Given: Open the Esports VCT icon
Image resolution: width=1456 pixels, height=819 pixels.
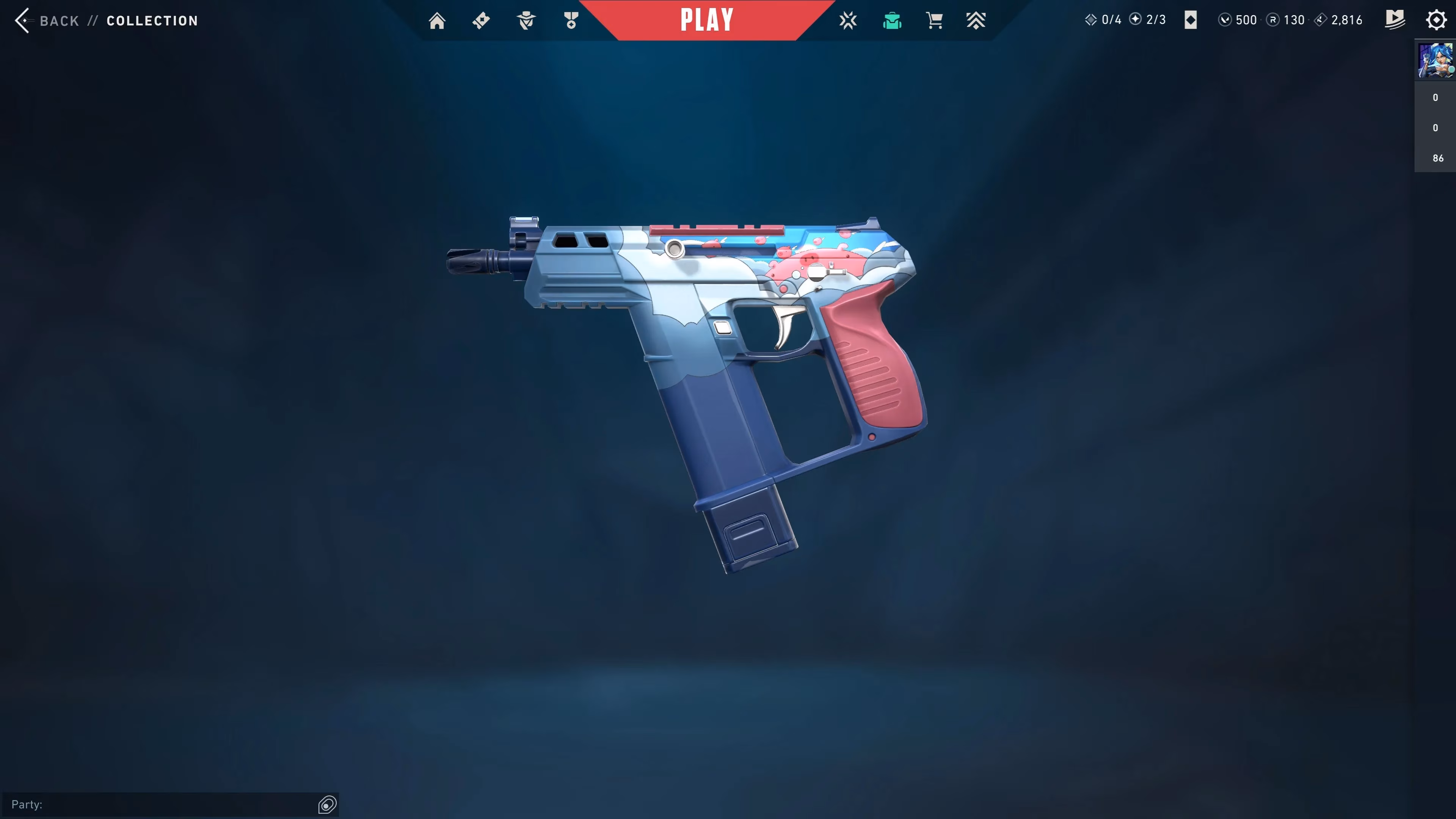Looking at the screenshot, I should pos(849,20).
